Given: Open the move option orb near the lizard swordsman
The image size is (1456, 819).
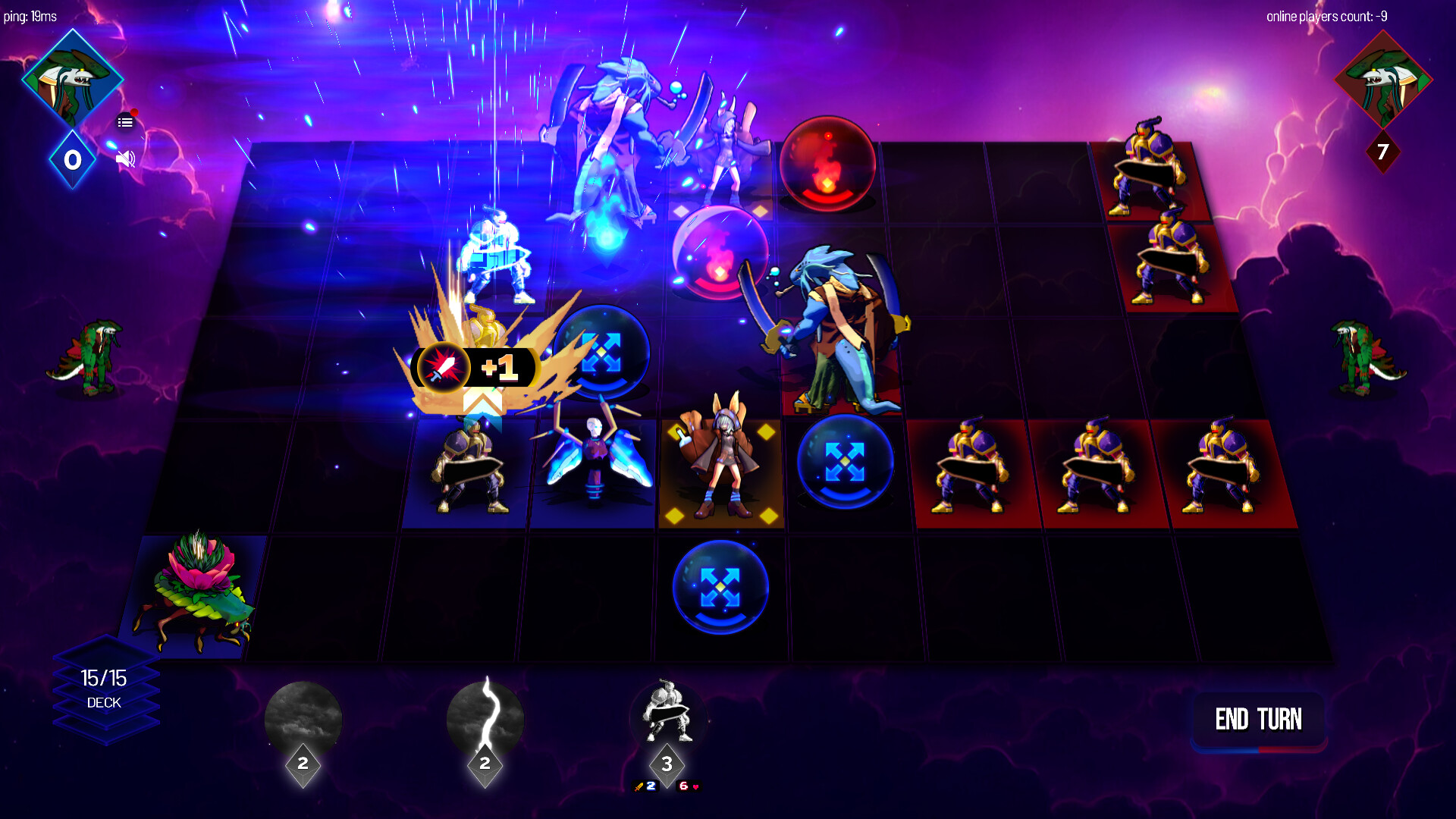Looking at the screenshot, I should tap(844, 461).
